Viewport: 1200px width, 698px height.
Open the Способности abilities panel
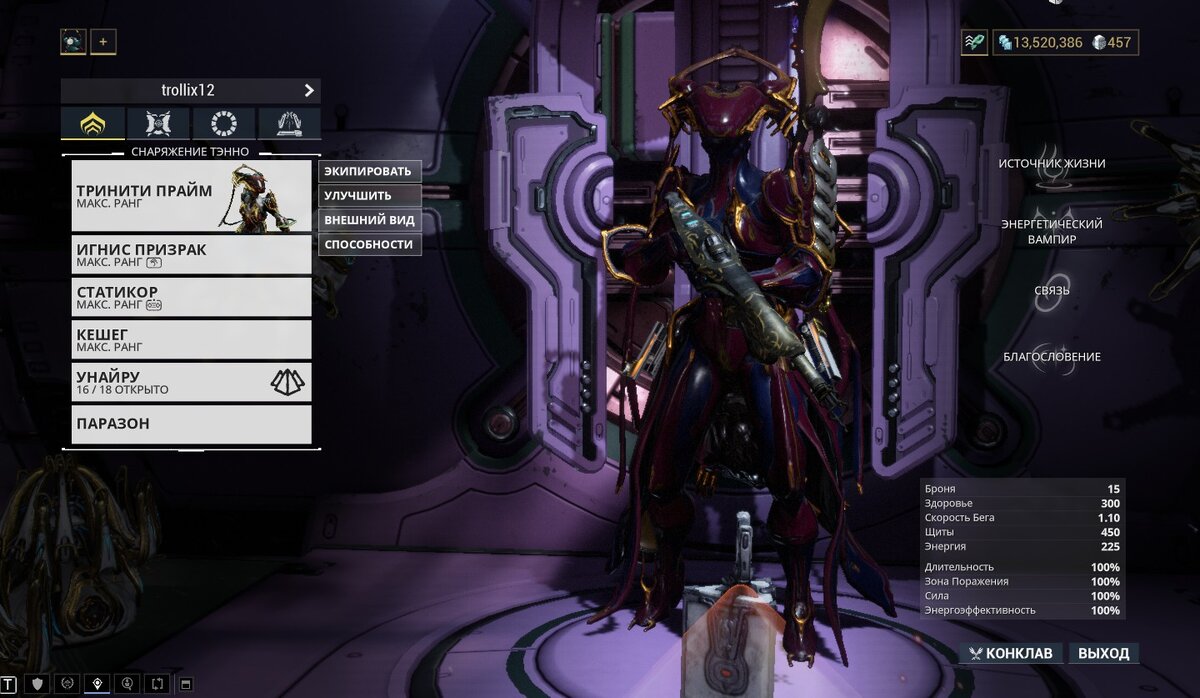pos(369,244)
